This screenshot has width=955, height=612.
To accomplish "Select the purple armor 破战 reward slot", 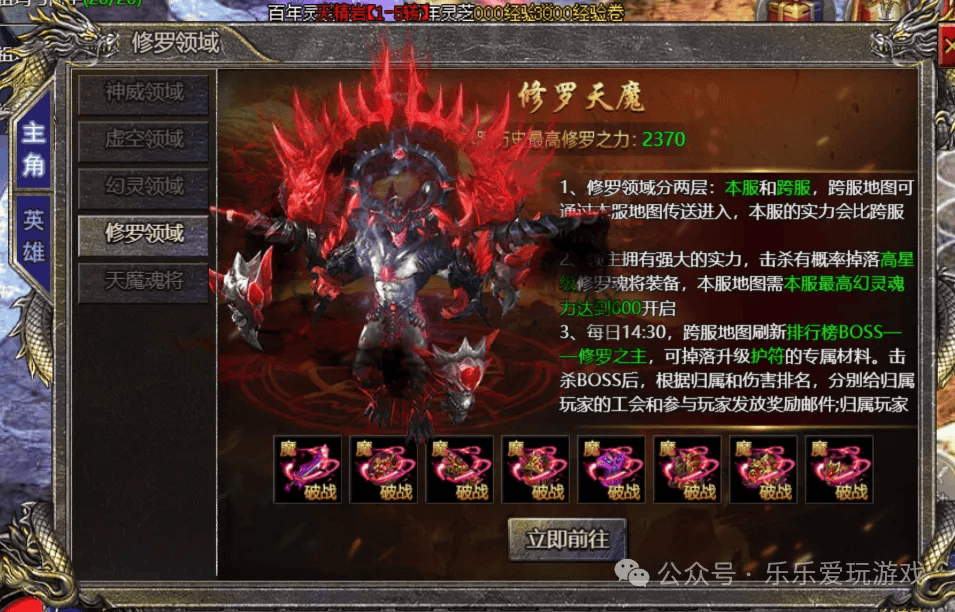I will tap(611, 468).
